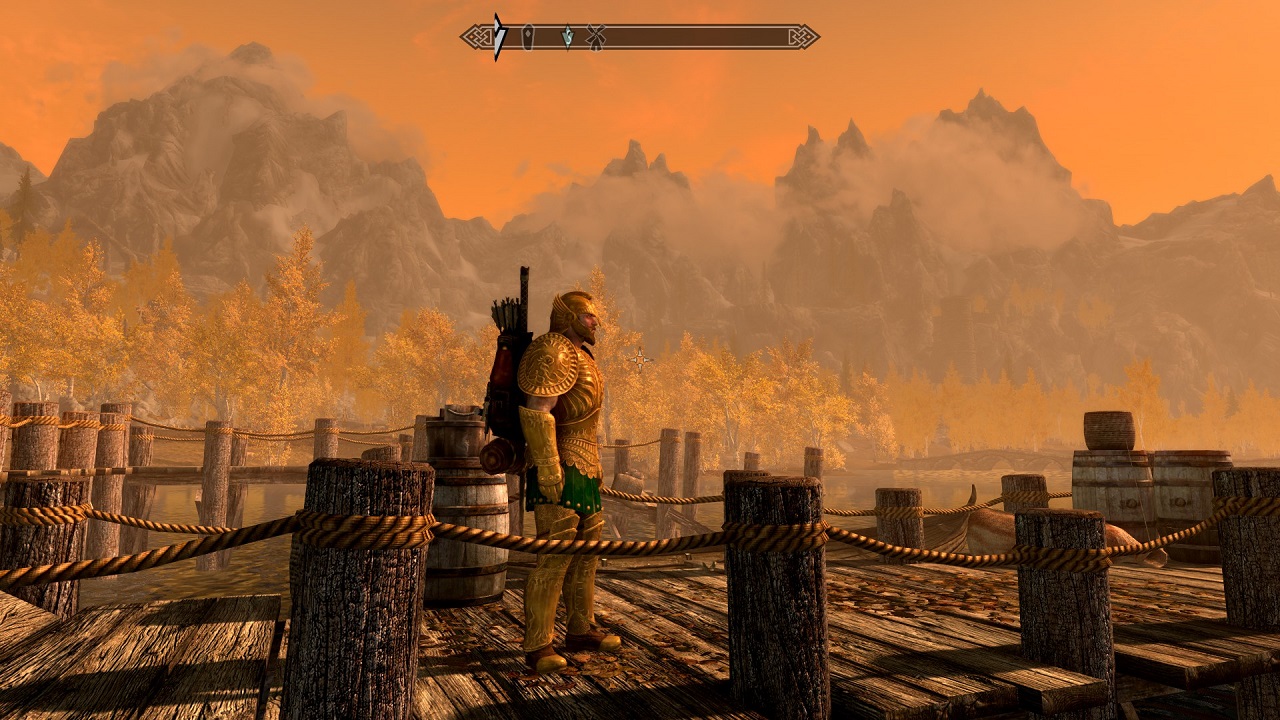The height and width of the screenshot is (720, 1280).
Task: Click the crate sitting on the rightmost barrel
Action: (x=1107, y=428)
